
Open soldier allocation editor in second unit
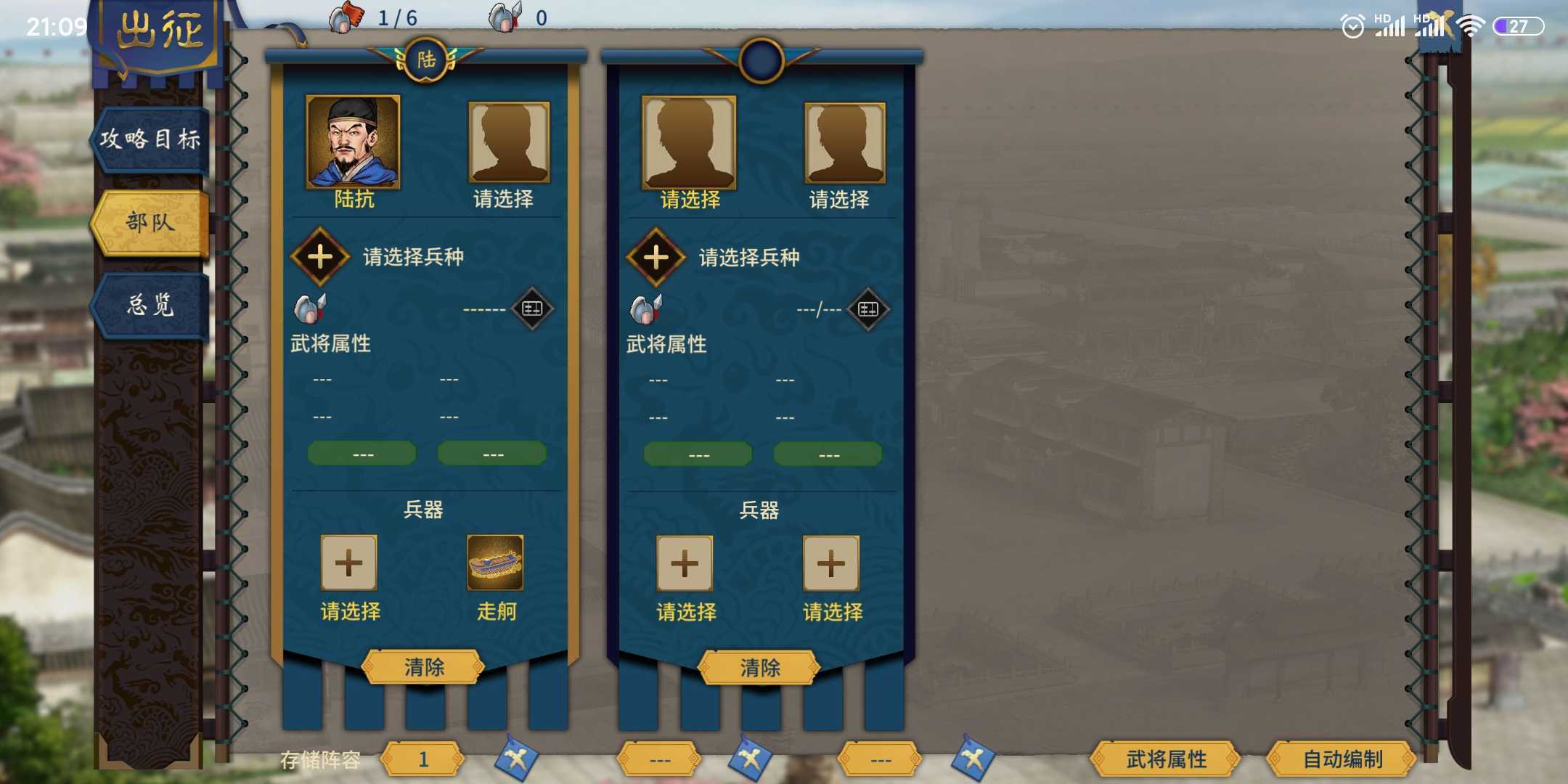click(869, 308)
